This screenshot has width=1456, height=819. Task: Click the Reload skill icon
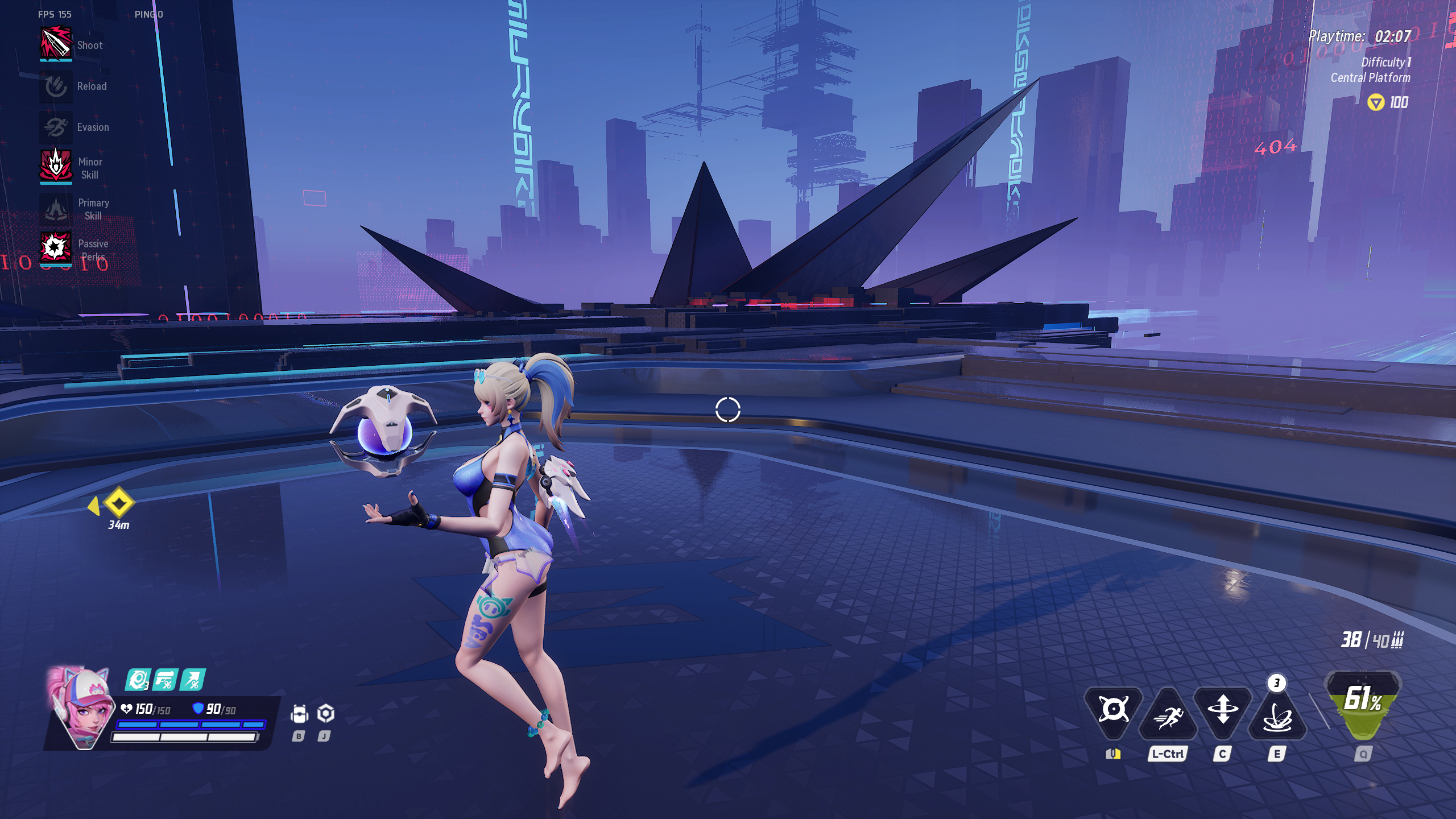[x=56, y=86]
